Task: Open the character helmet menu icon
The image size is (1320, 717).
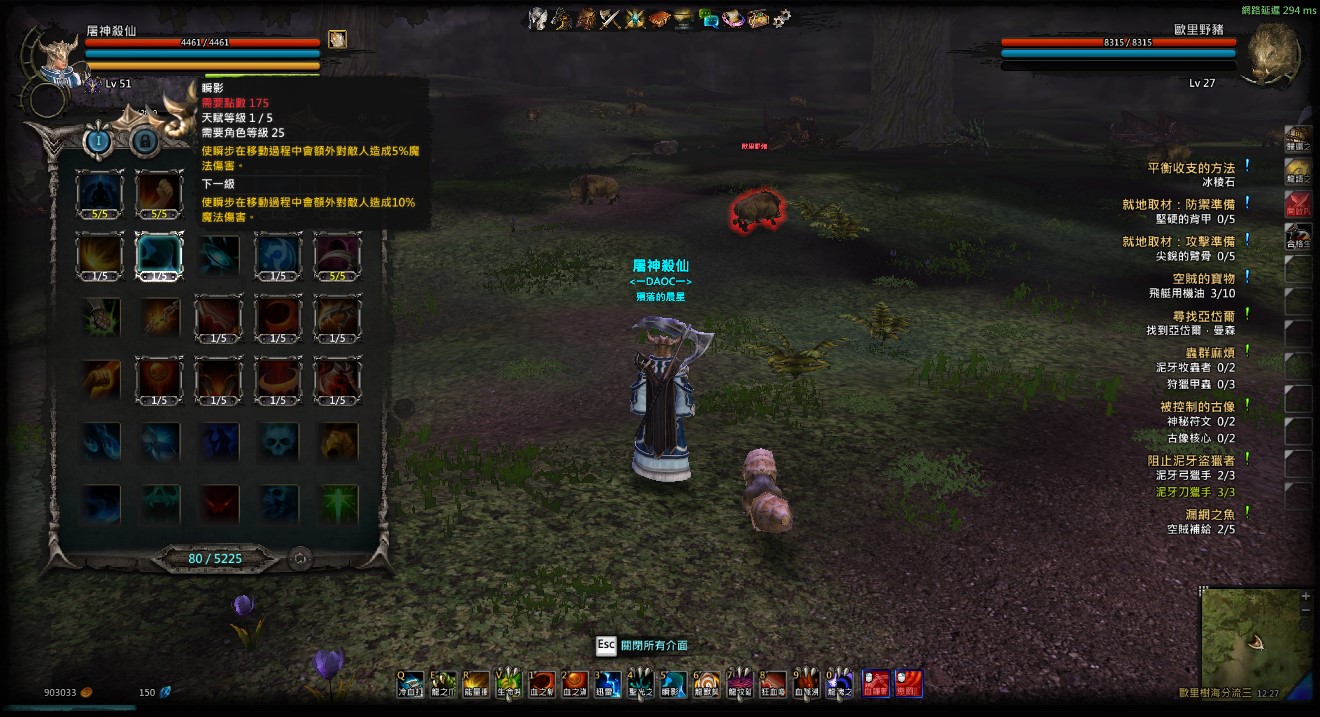Action: click(x=539, y=18)
